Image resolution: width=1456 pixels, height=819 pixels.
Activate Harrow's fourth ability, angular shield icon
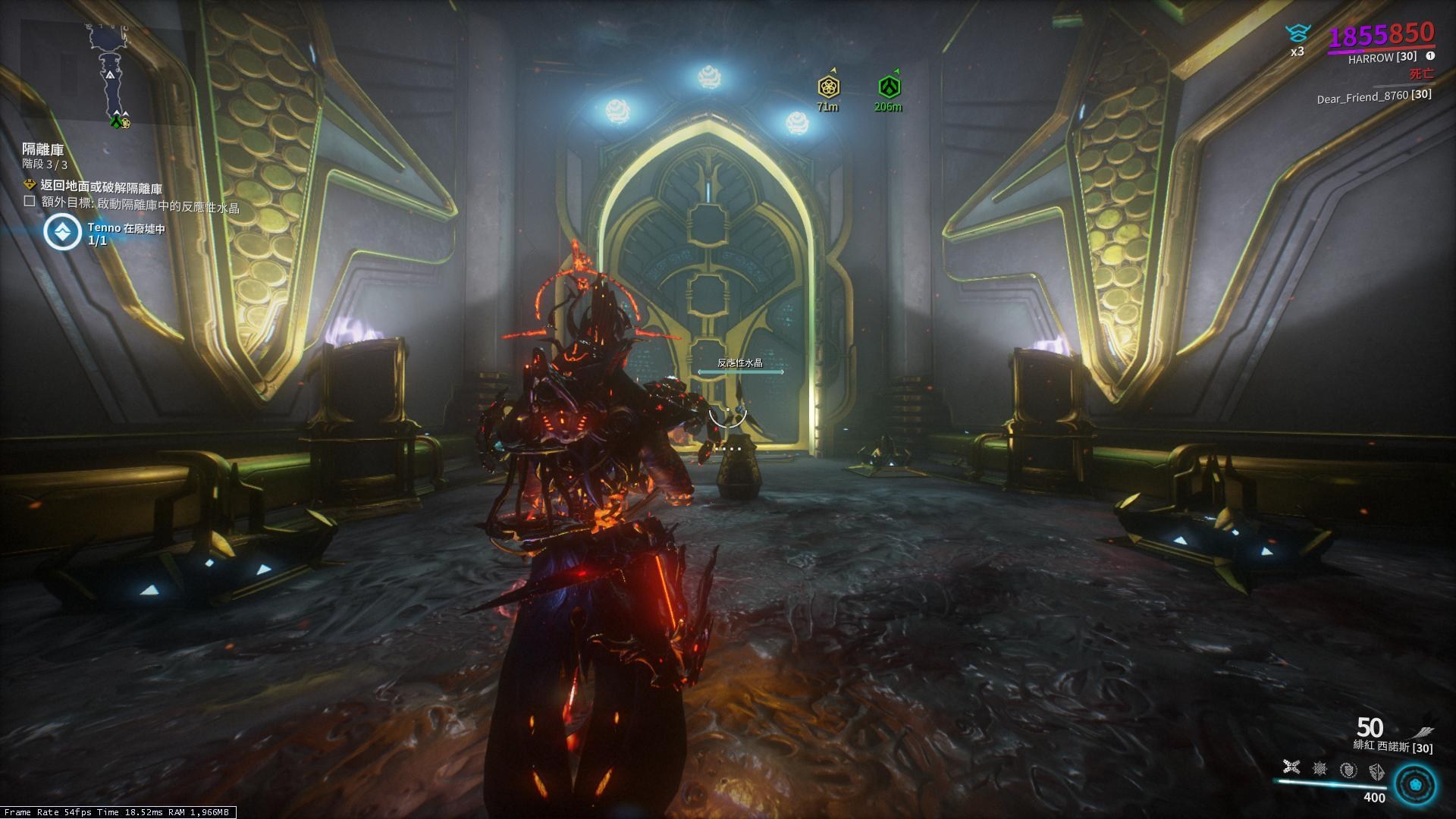click(1376, 770)
